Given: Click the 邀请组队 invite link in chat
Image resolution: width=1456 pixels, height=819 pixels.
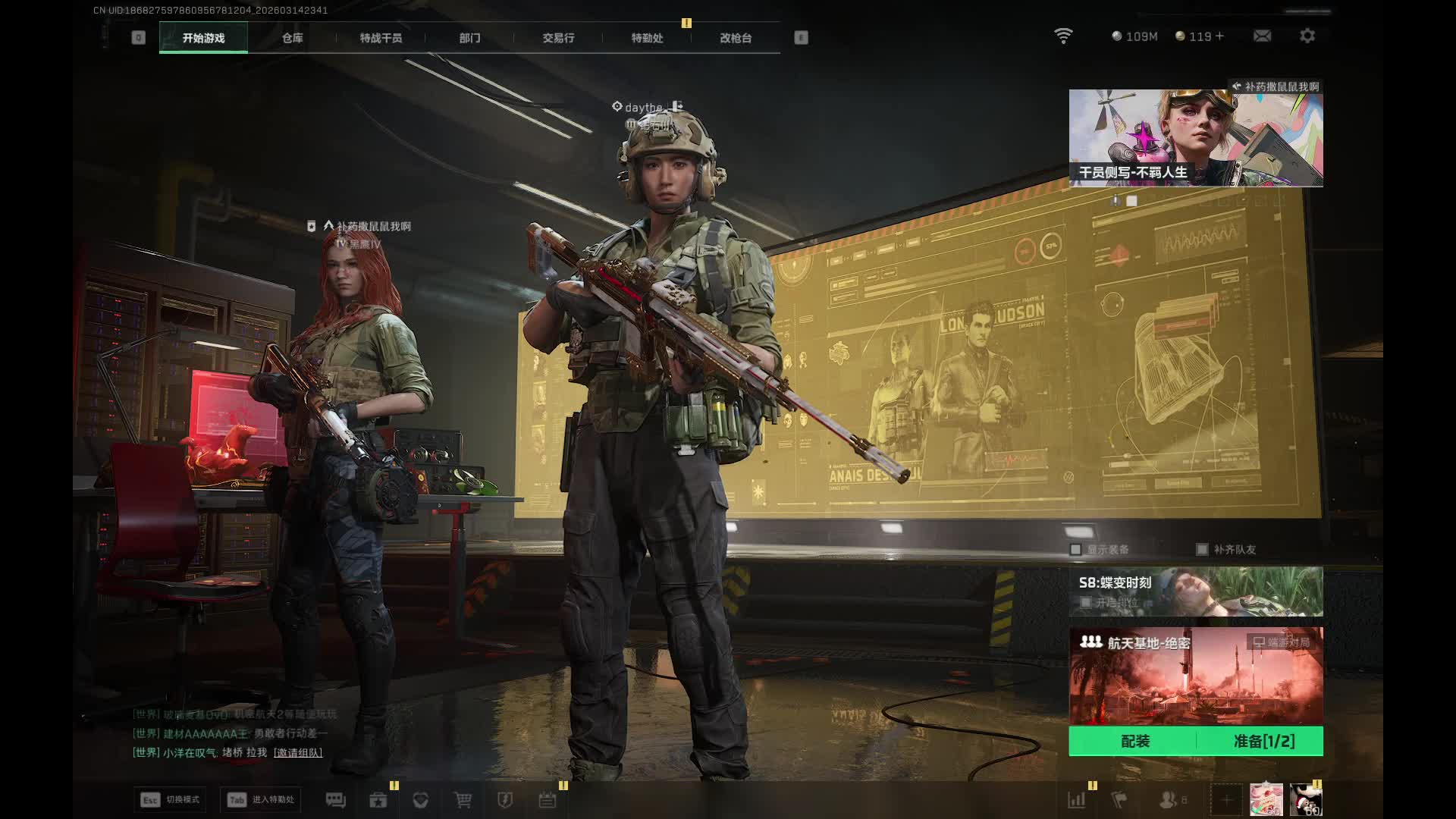Looking at the screenshot, I should click(x=298, y=753).
